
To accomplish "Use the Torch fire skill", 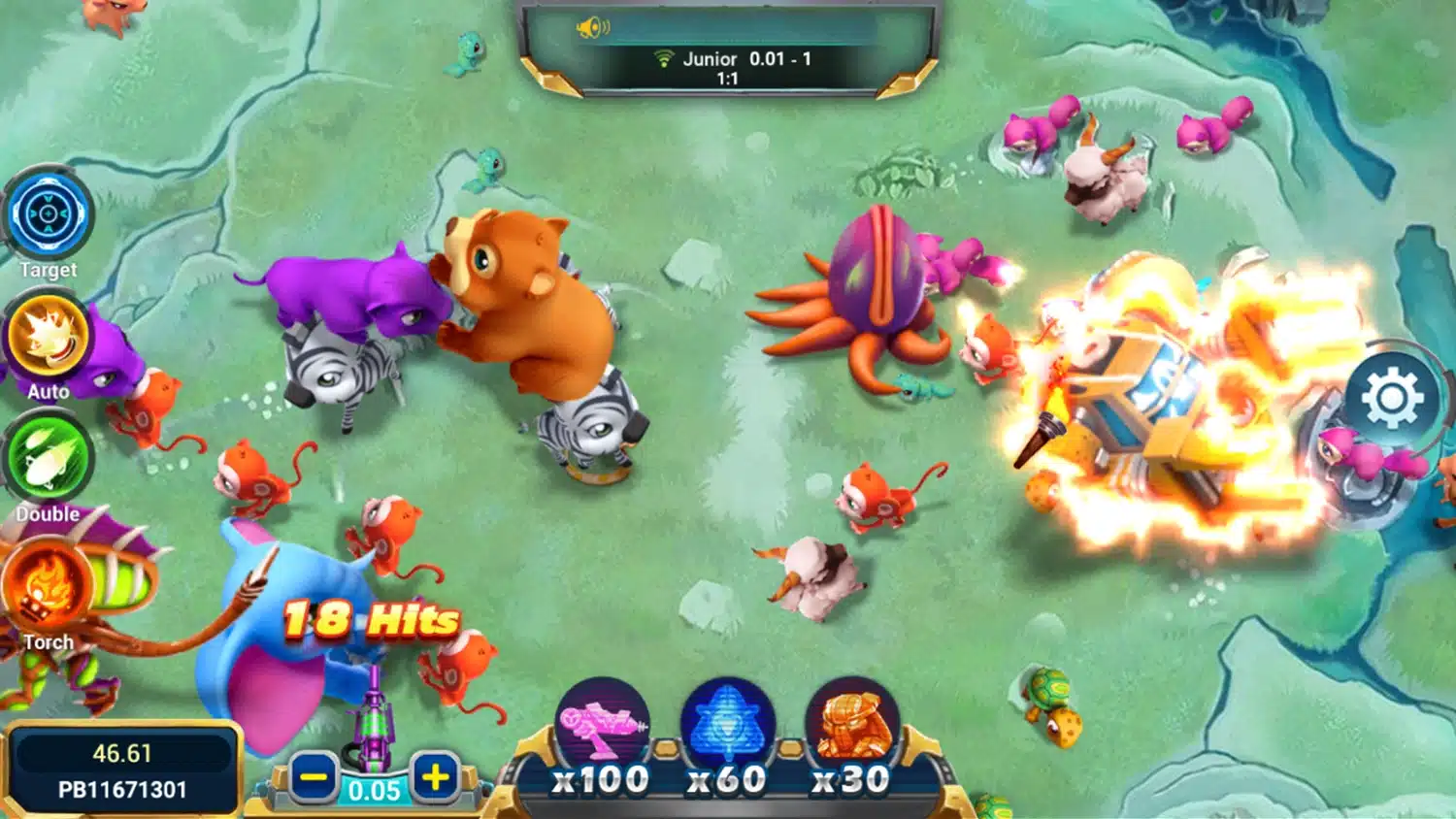I will click(x=47, y=585).
